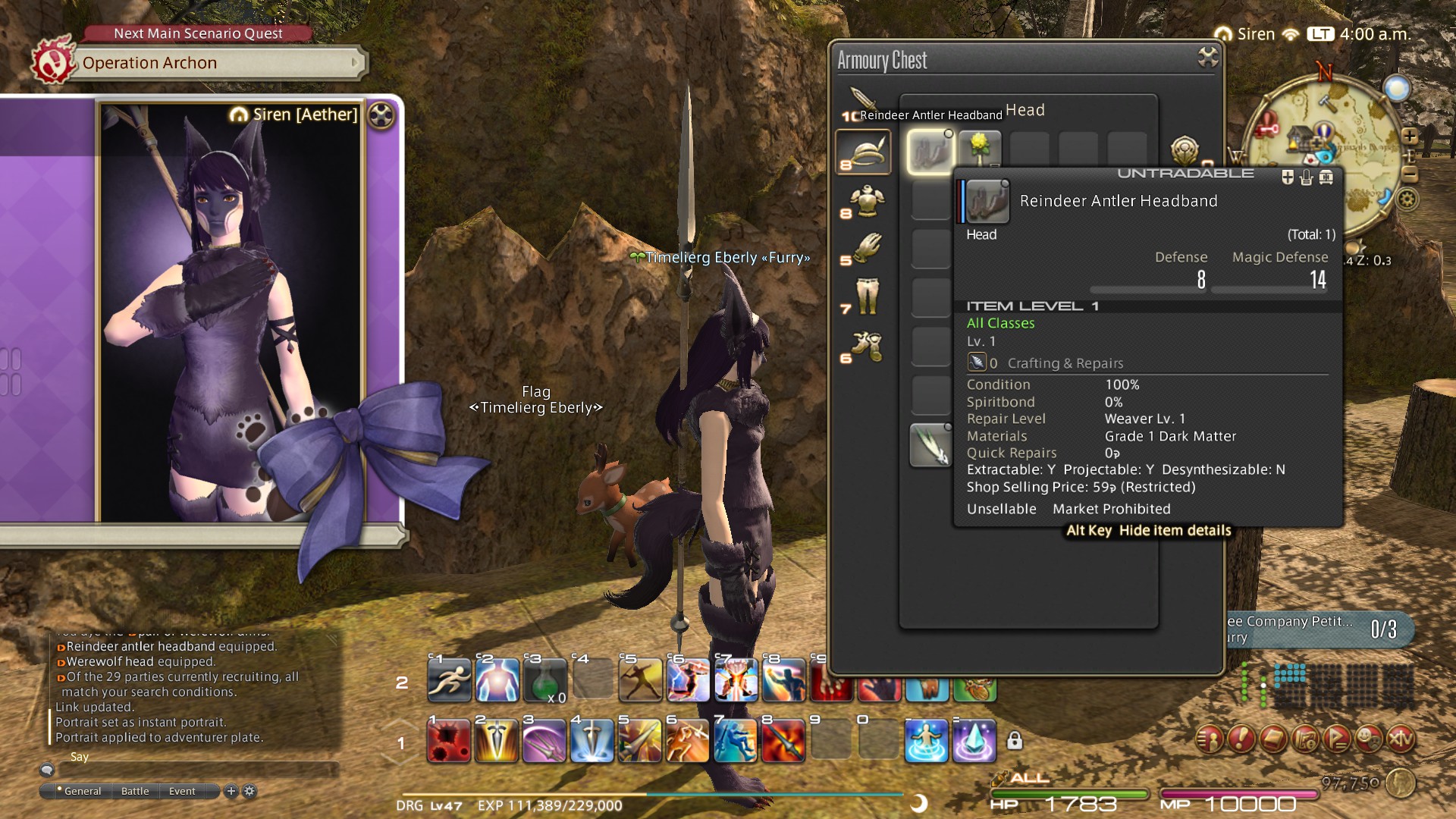Screen dimensions: 1456x819
Task: Switch to the body armor tab
Action: pyautogui.click(x=864, y=202)
